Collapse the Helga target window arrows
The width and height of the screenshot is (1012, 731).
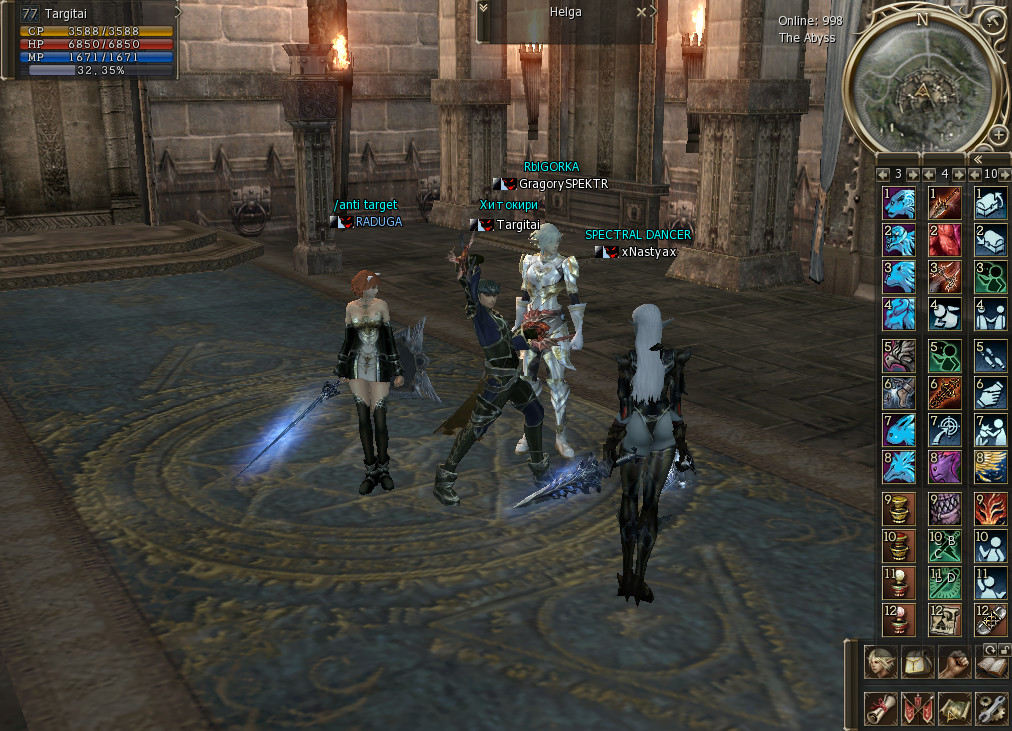(x=484, y=8)
